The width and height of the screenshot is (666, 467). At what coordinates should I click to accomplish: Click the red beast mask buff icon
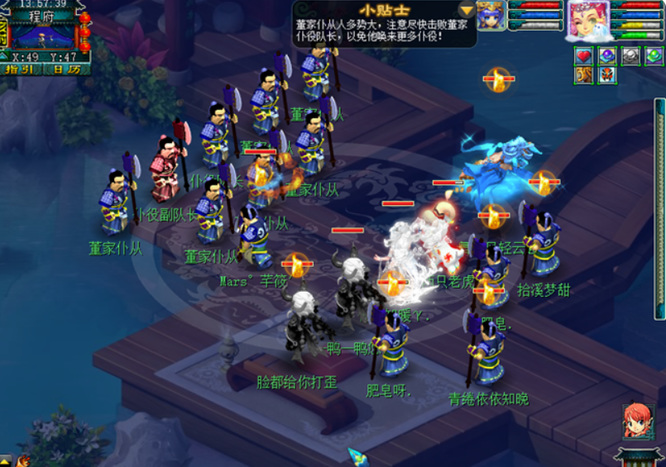coord(607,76)
